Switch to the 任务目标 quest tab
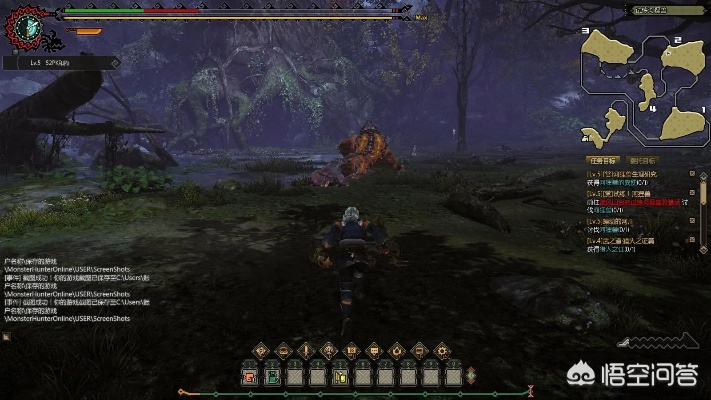The height and width of the screenshot is (400, 711). click(x=601, y=160)
